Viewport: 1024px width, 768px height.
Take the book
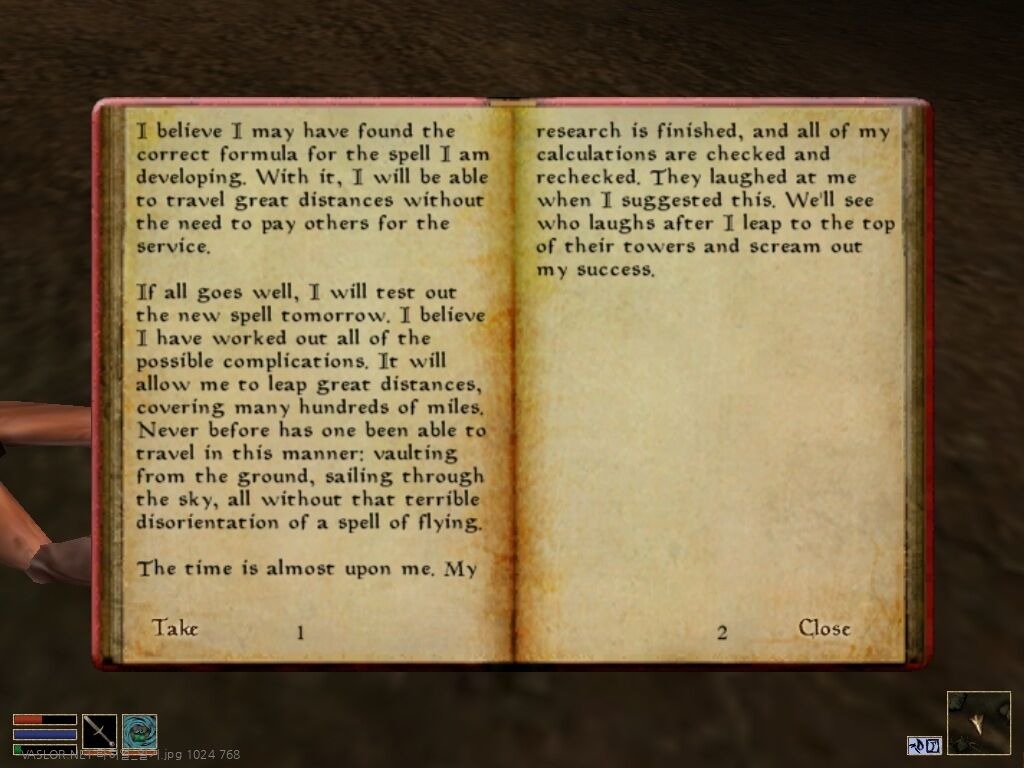point(175,628)
